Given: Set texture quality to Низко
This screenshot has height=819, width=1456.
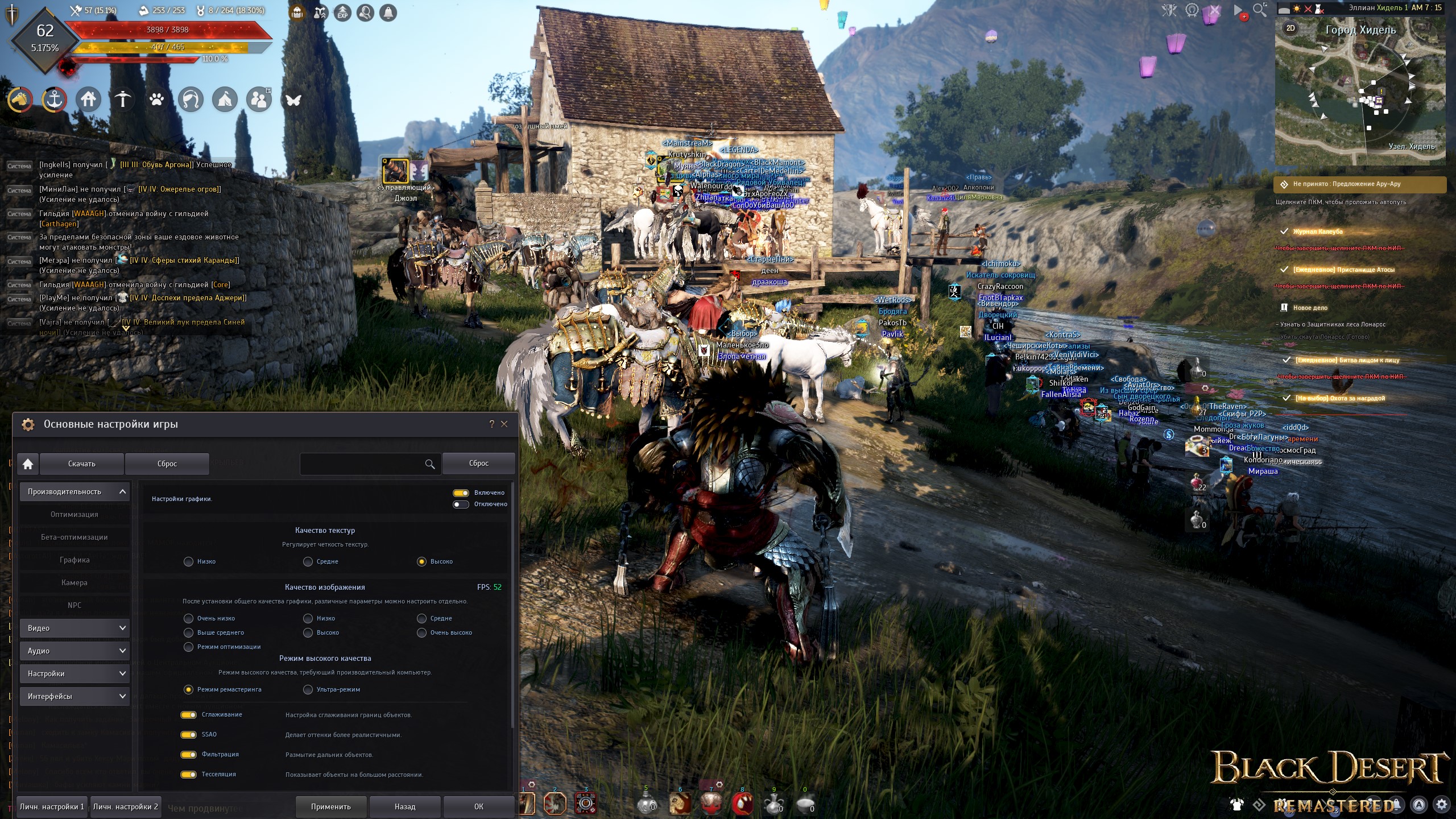Looking at the screenshot, I should [x=189, y=562].
